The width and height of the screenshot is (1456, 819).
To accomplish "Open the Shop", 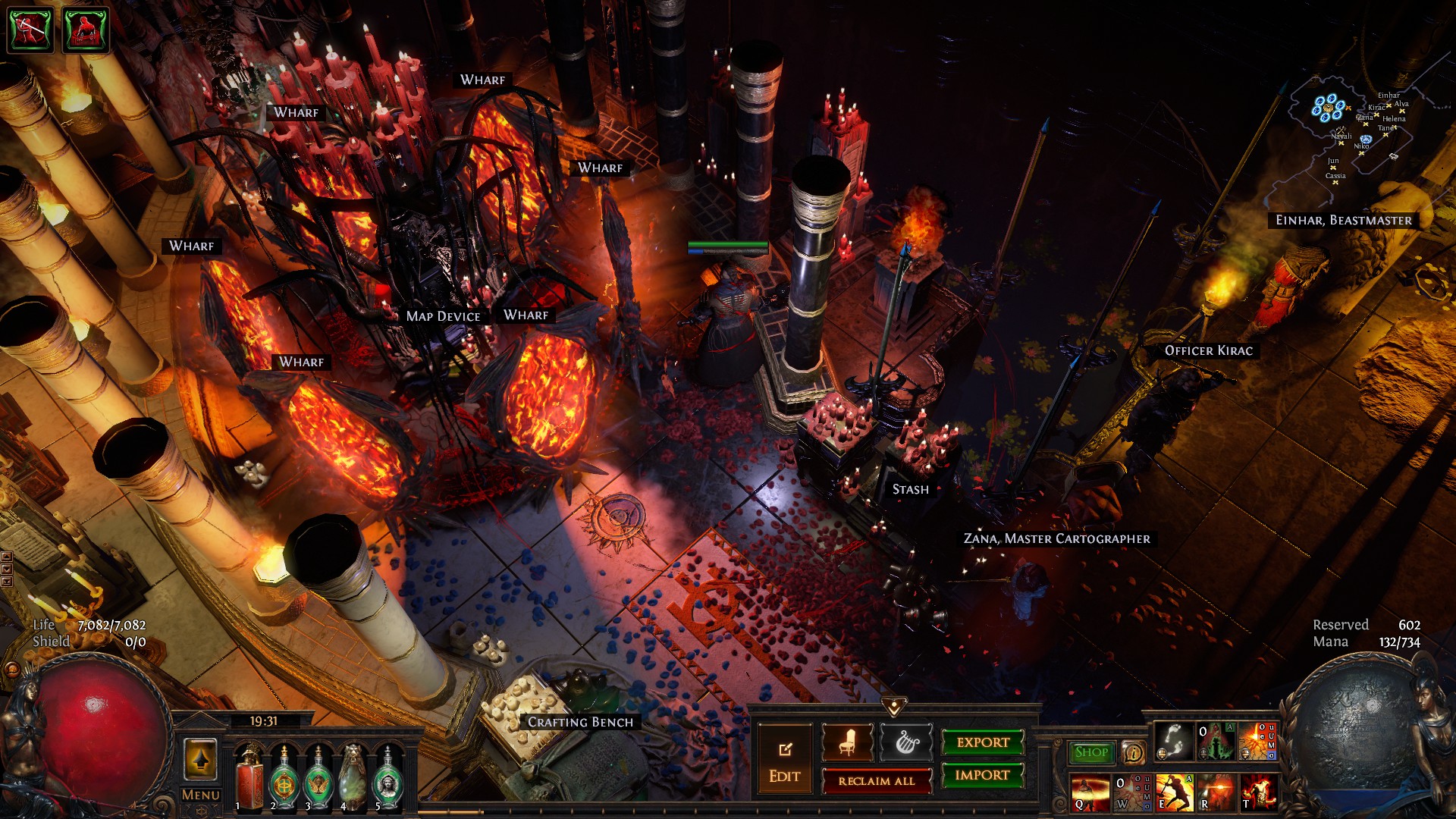I will point(1091,752).
